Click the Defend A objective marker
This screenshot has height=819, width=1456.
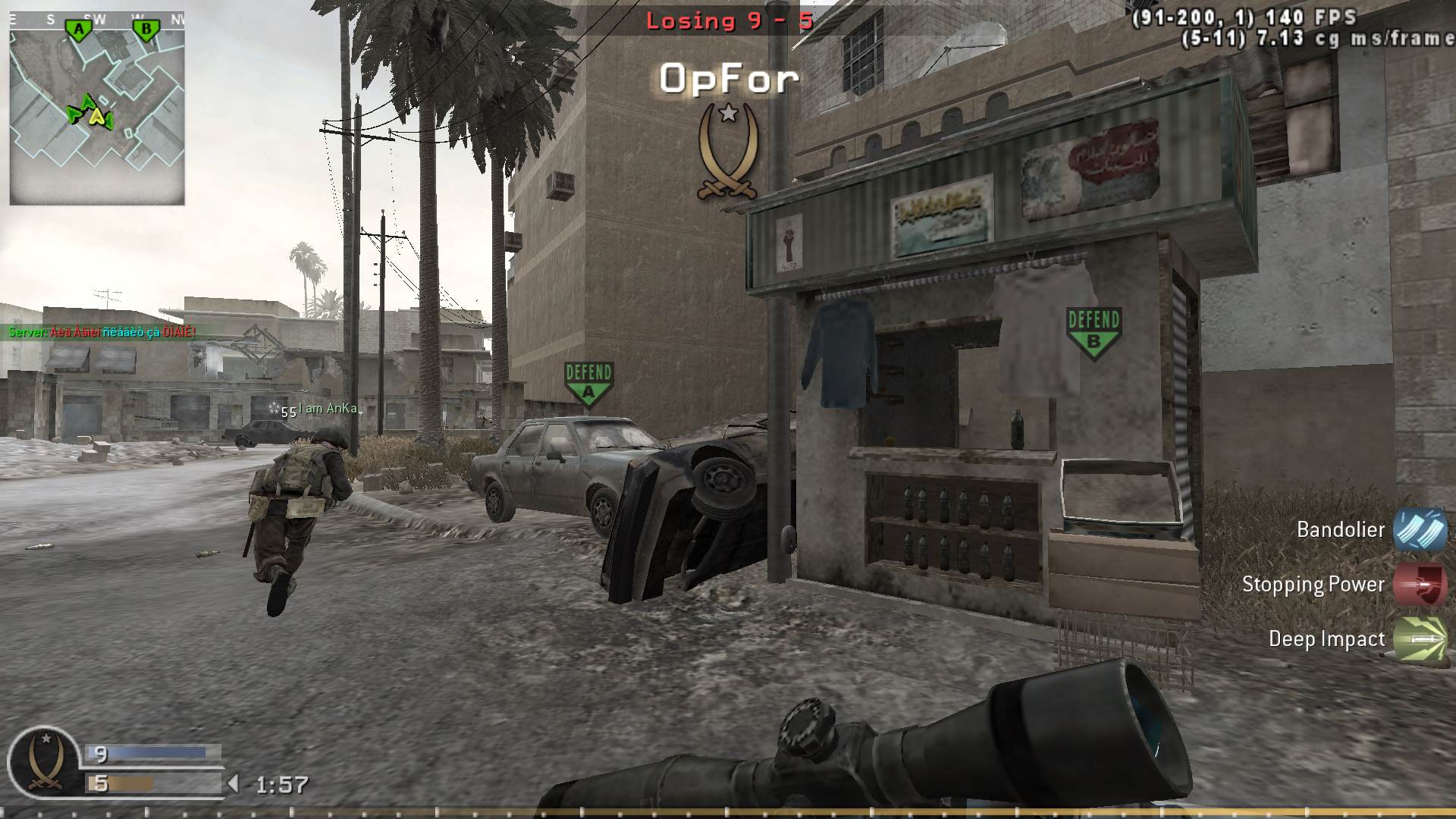point(589,381)
